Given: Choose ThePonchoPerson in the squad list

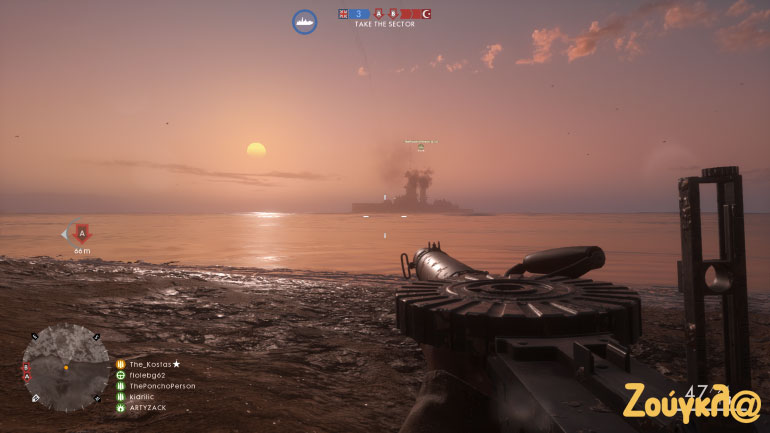Looking at the screenshot, I should (162, 386).
